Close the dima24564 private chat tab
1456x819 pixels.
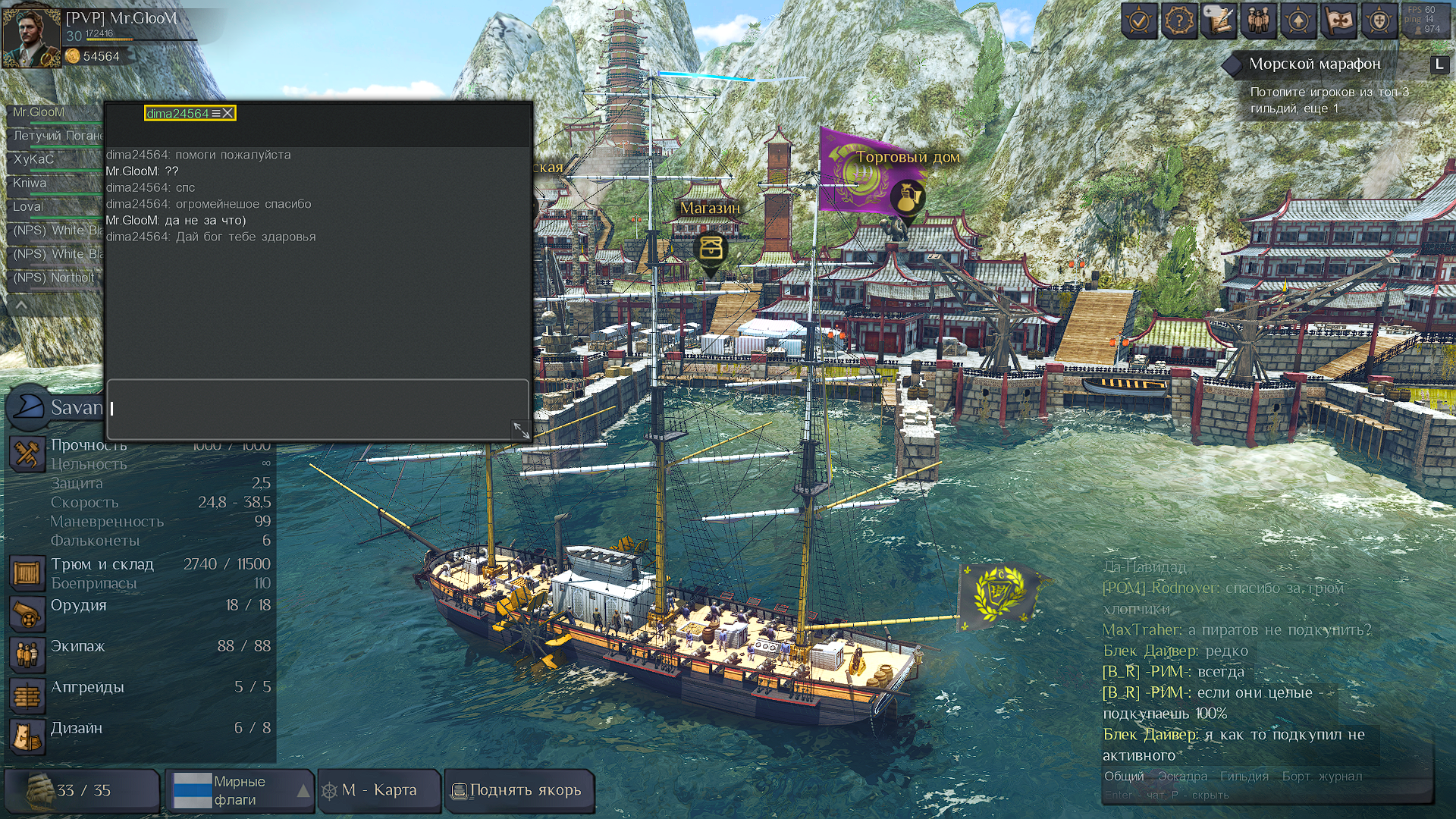tap(227, 114)
